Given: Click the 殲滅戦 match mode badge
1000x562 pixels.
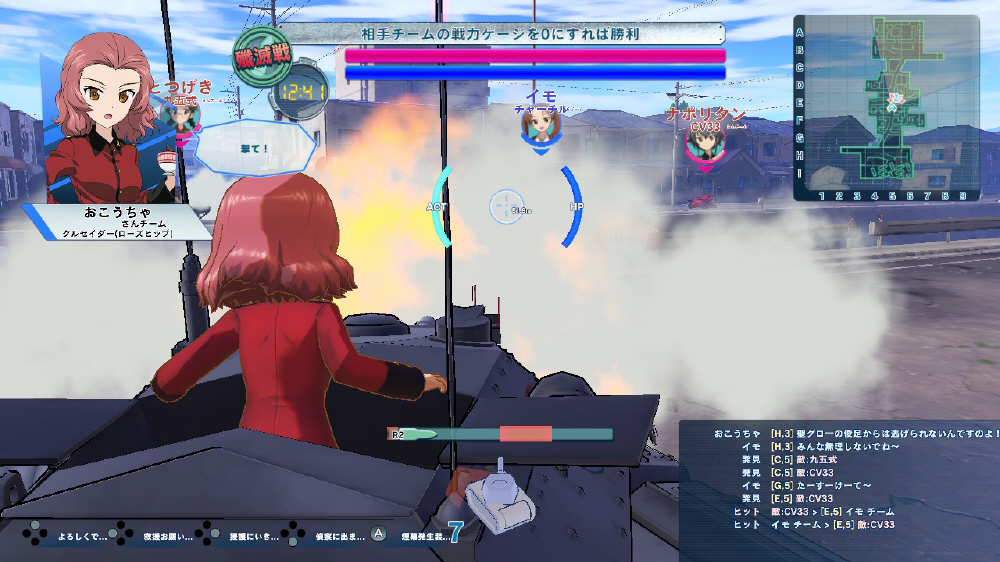Looking at the screenshot, I should (262, 57).
